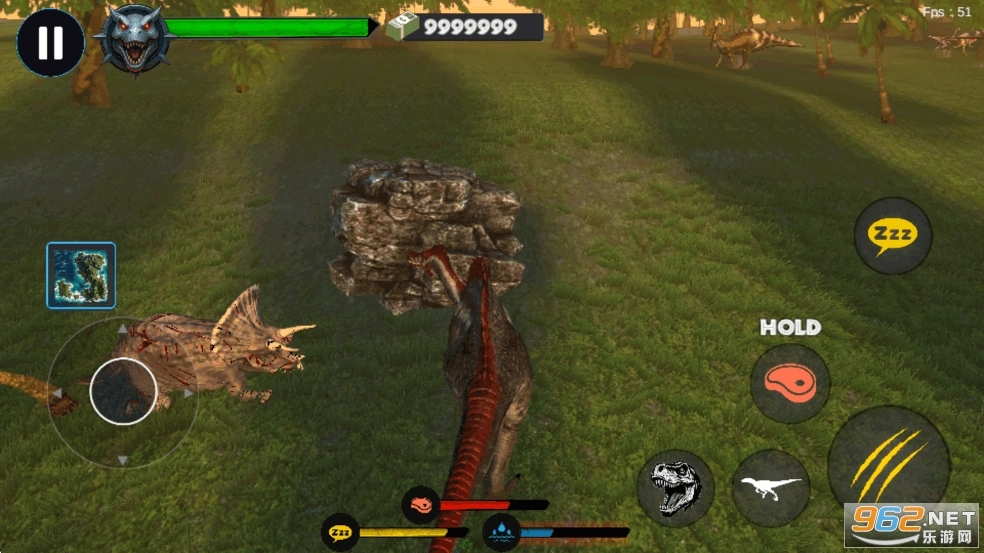Pause the game
Image resolution: width=984 pixels, height=553 pixels.
pos(50,43)
